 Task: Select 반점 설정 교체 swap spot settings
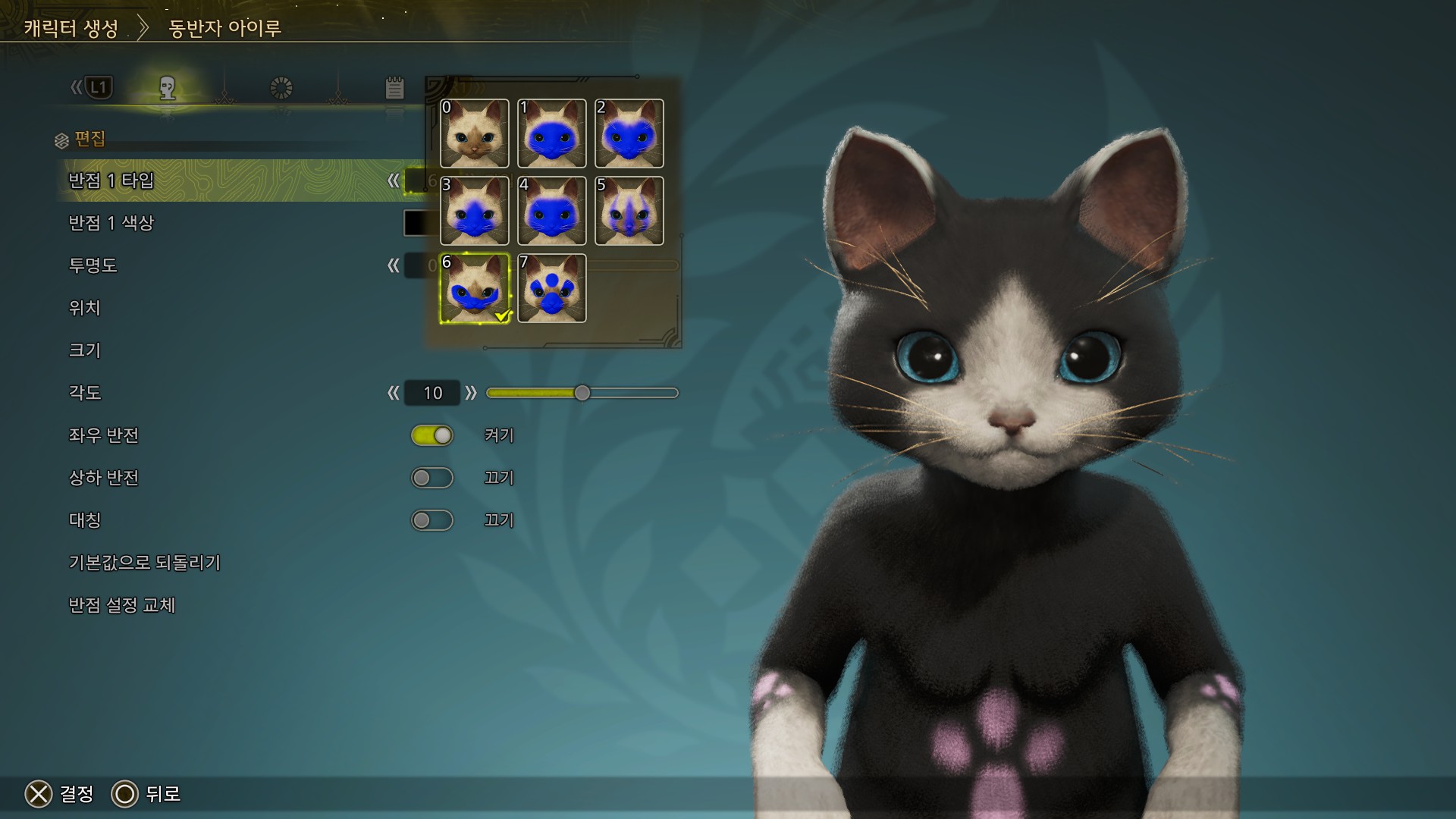click(x=122, y=605)
